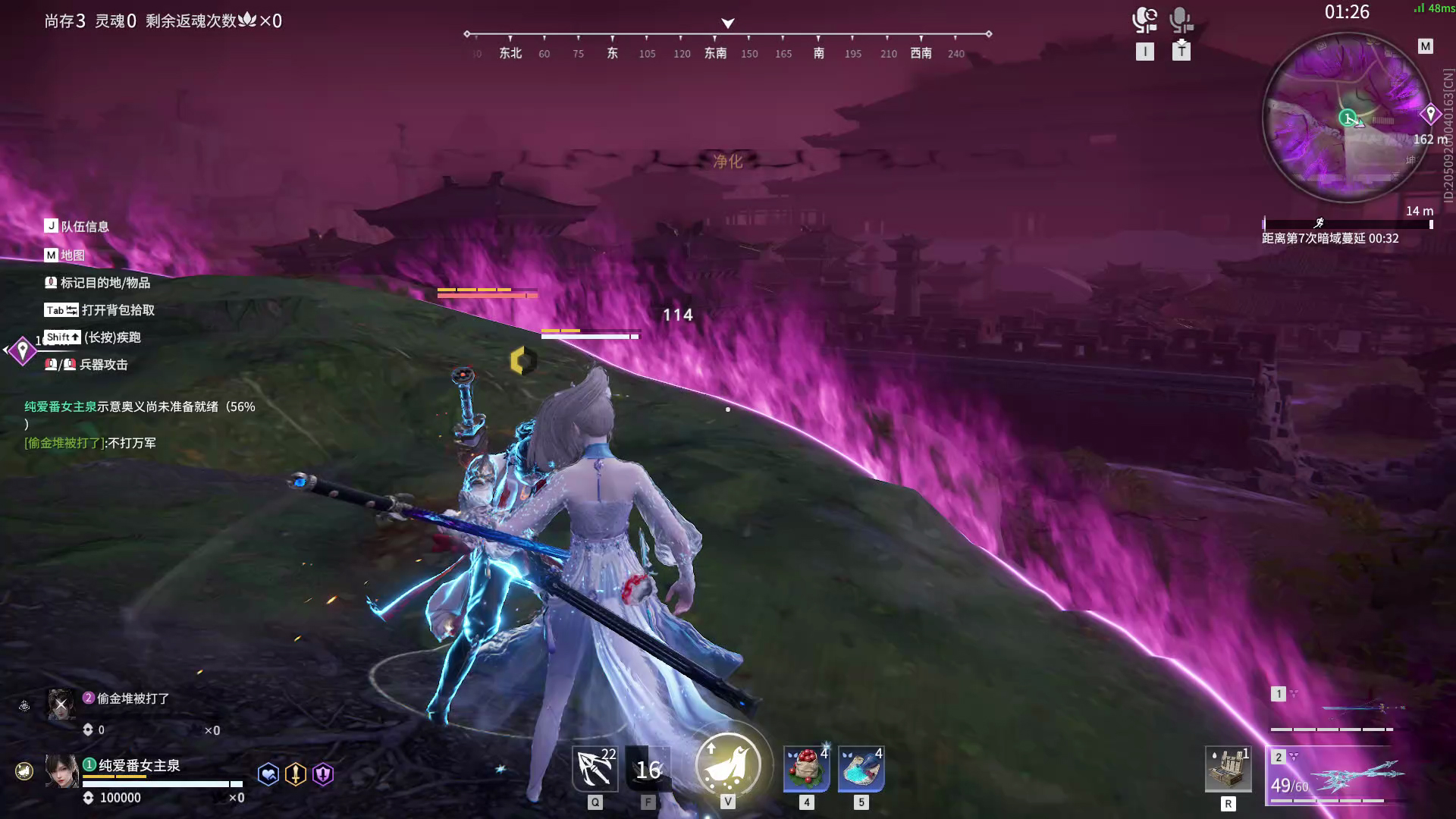Toggle the microphone icon
This screenshot has height=819, width=1456.
click(x=1180, y=20)
